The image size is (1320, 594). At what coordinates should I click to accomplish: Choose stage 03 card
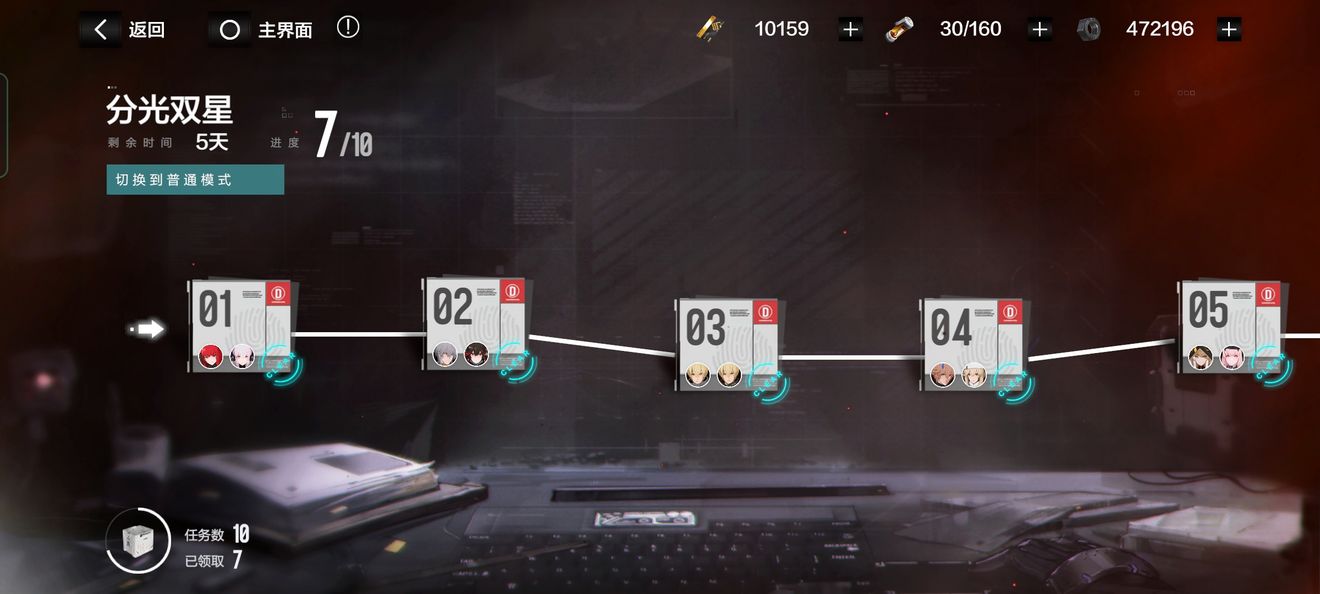(x=727, y=344)
